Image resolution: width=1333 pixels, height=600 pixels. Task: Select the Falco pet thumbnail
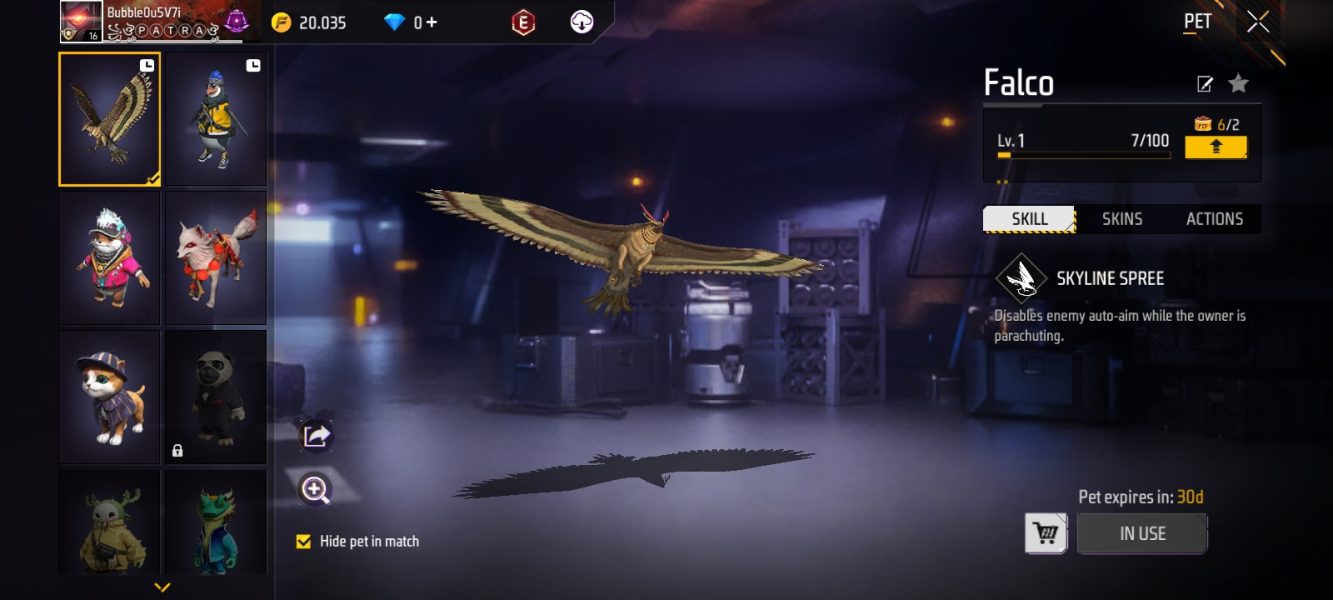coord(109,119)
